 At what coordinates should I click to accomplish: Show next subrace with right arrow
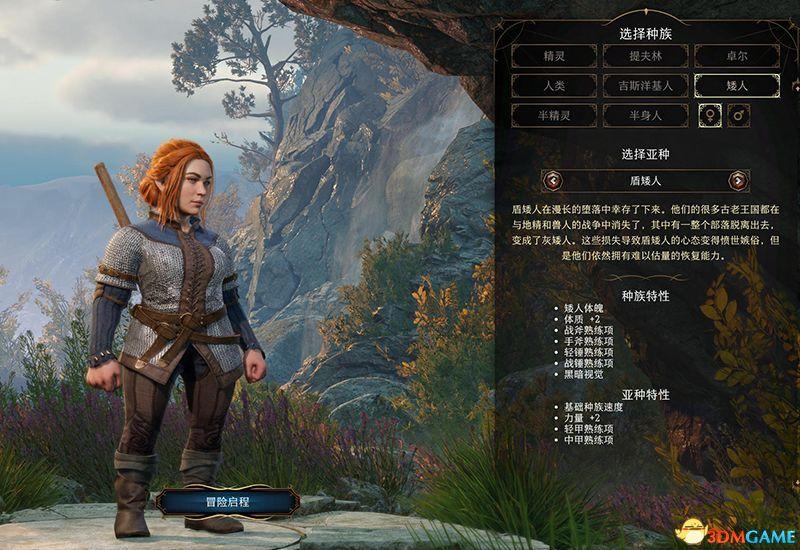coord(738,181)
